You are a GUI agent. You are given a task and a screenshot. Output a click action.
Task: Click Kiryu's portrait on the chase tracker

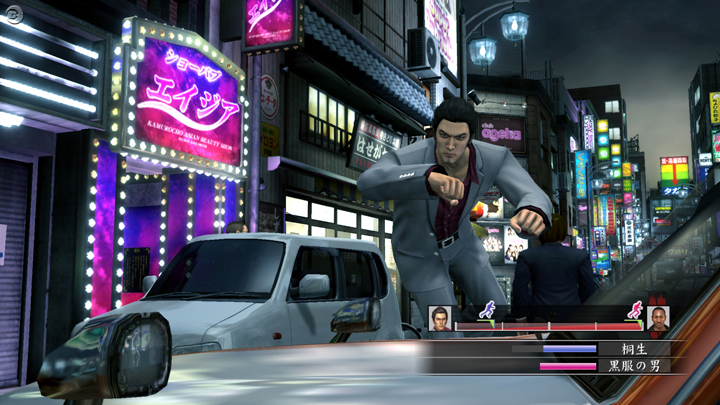[x=441, y=318]
